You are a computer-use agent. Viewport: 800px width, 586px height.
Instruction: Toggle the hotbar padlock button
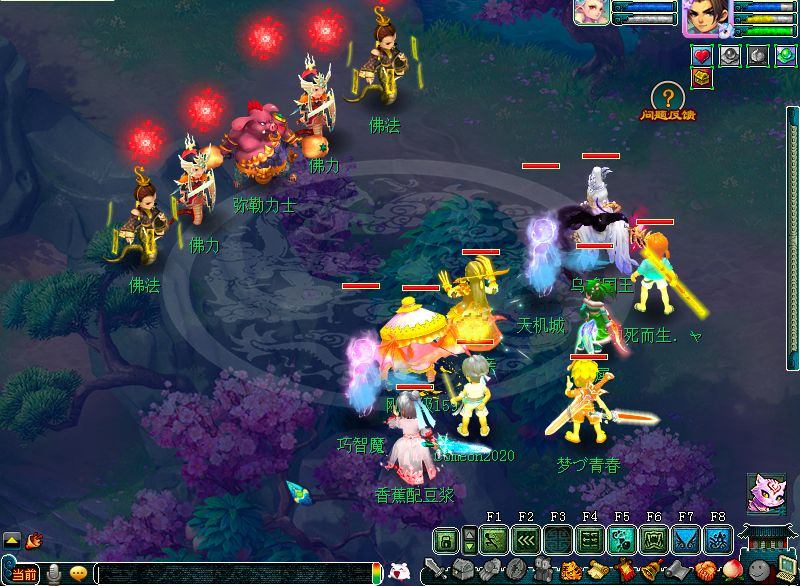click(446, 541)
